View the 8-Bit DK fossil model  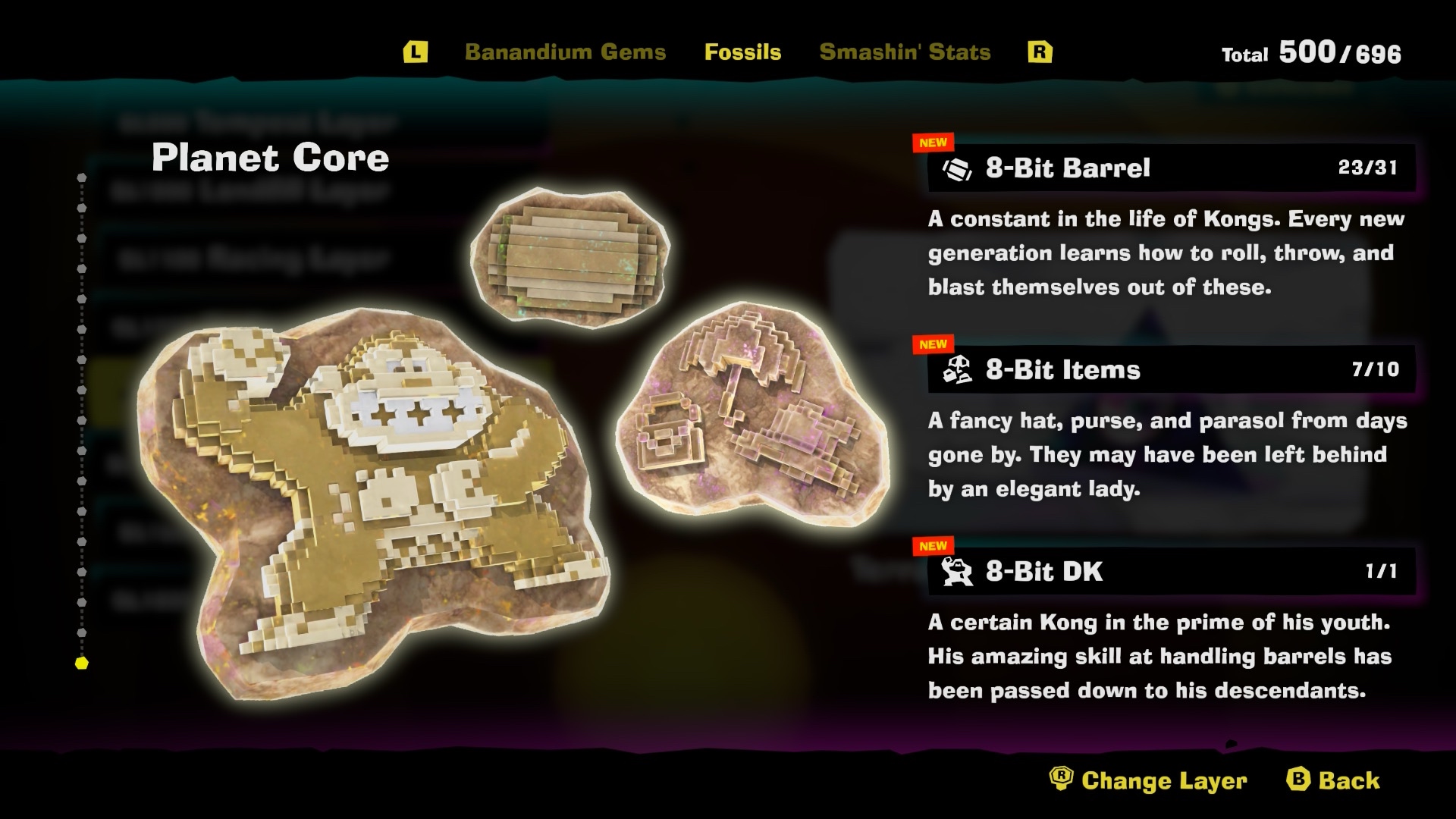click(372, 500)
